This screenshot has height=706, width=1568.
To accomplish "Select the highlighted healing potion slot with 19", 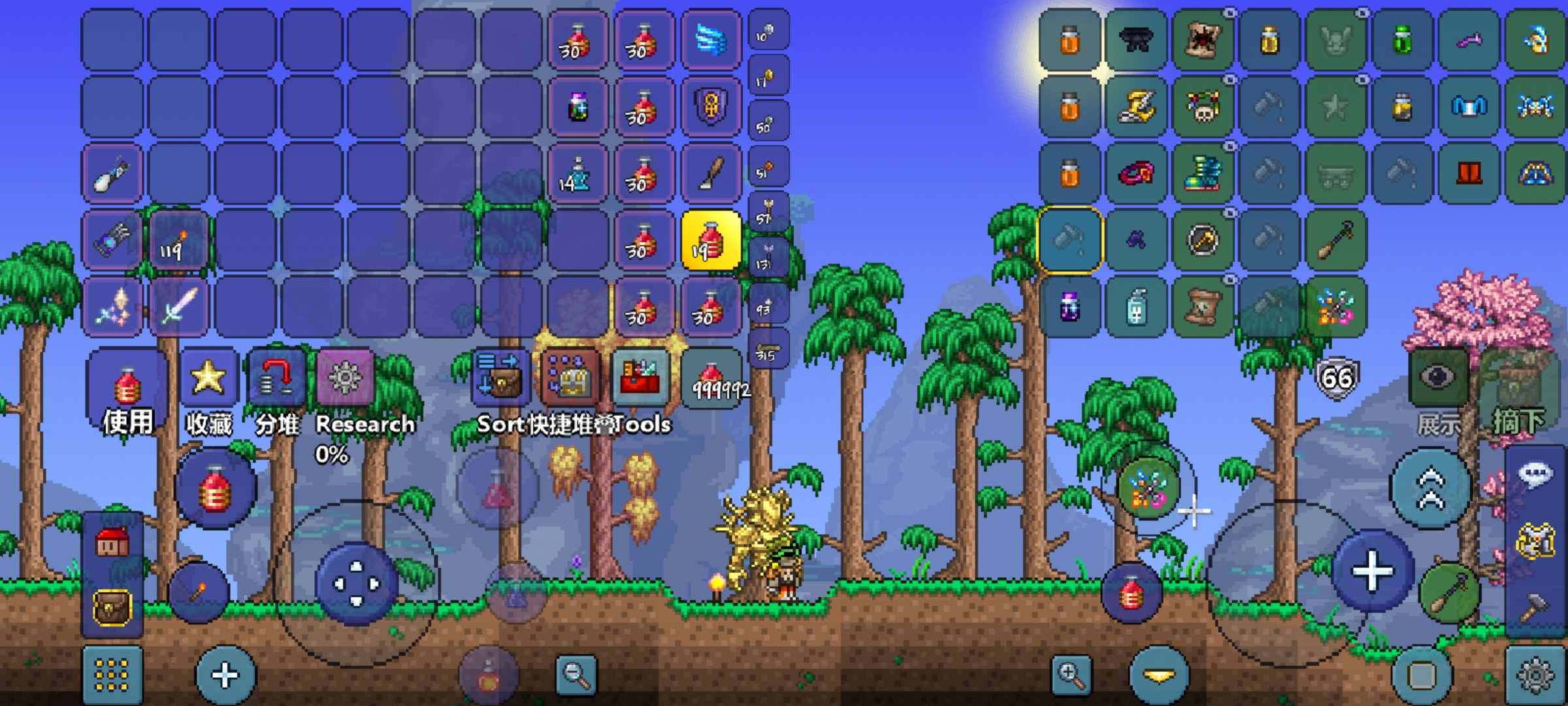I will tap(710, 240).
